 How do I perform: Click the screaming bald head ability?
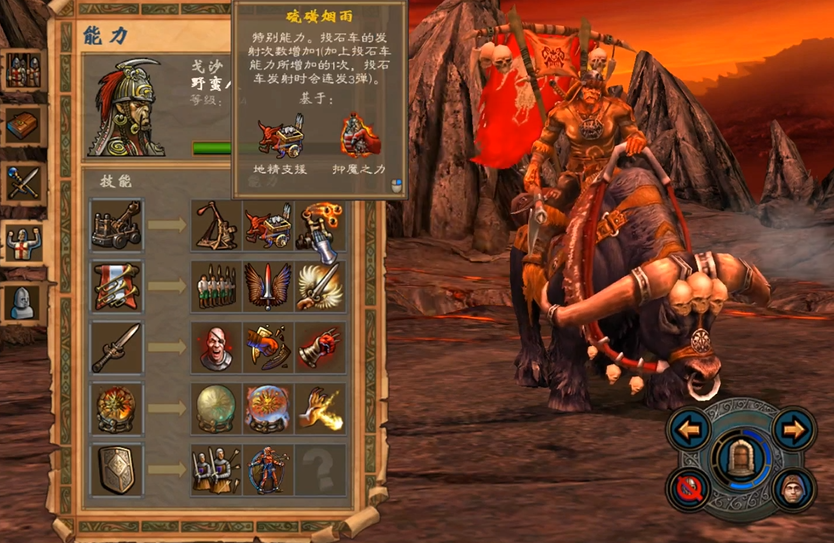[216, 347]
